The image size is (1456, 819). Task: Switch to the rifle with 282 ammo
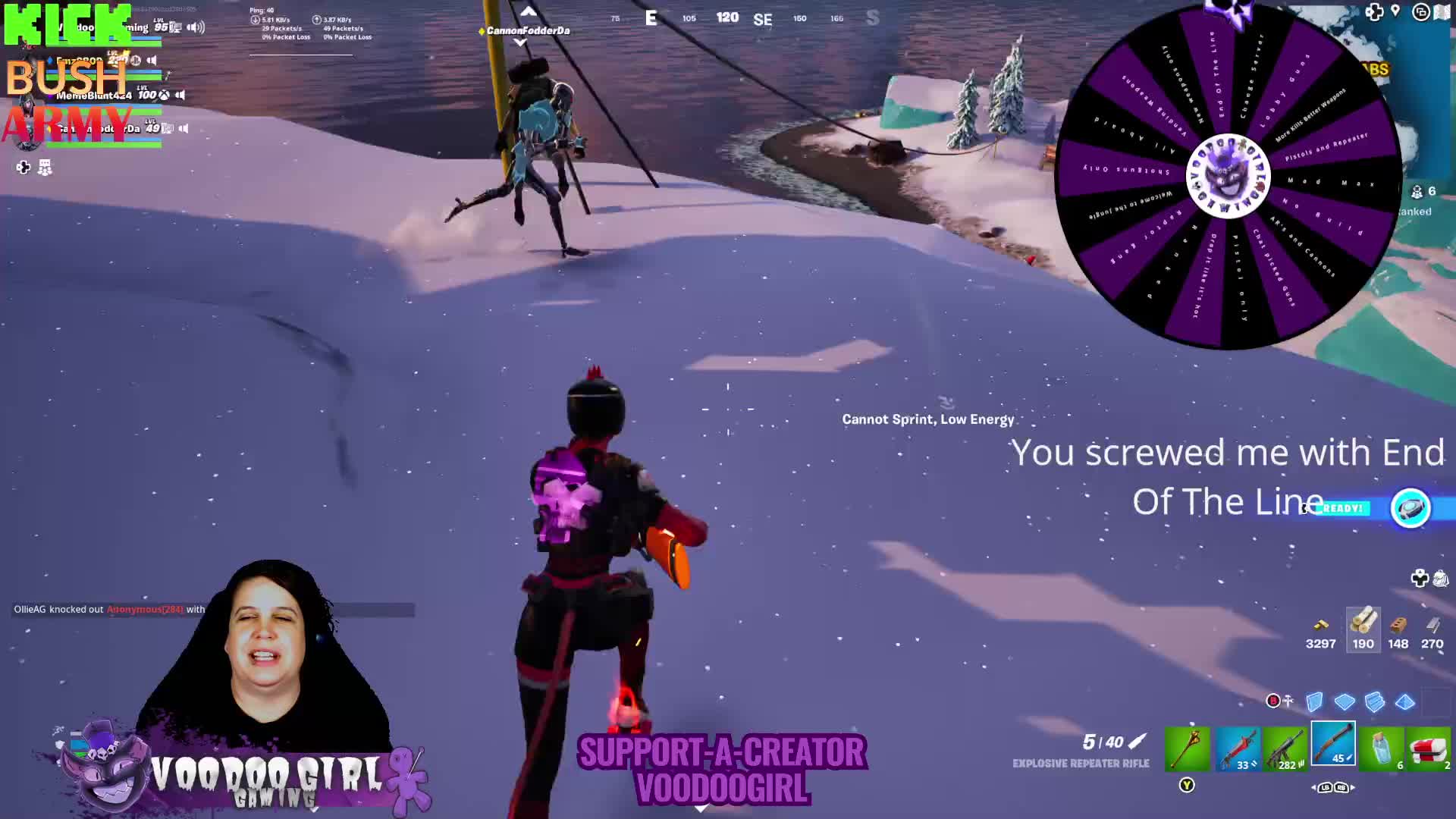point(1285,748)
